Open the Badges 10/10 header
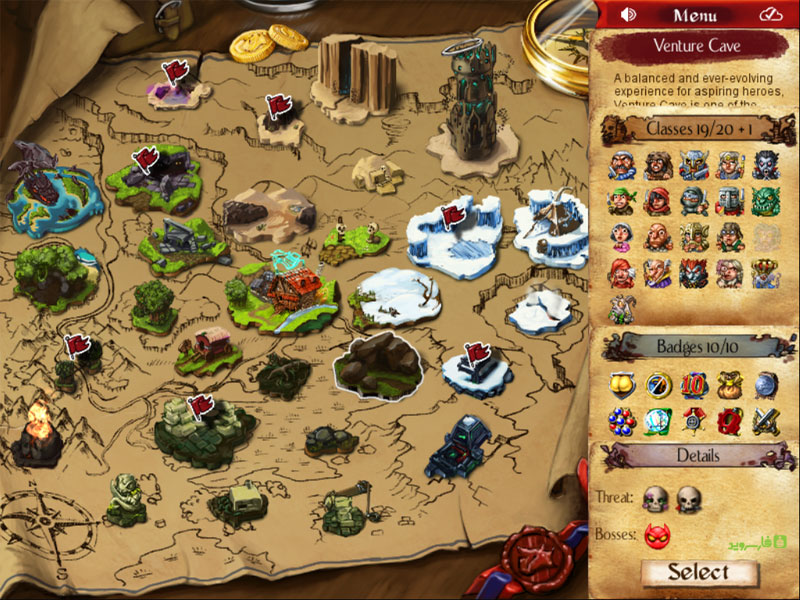 [x=692, y=347]
